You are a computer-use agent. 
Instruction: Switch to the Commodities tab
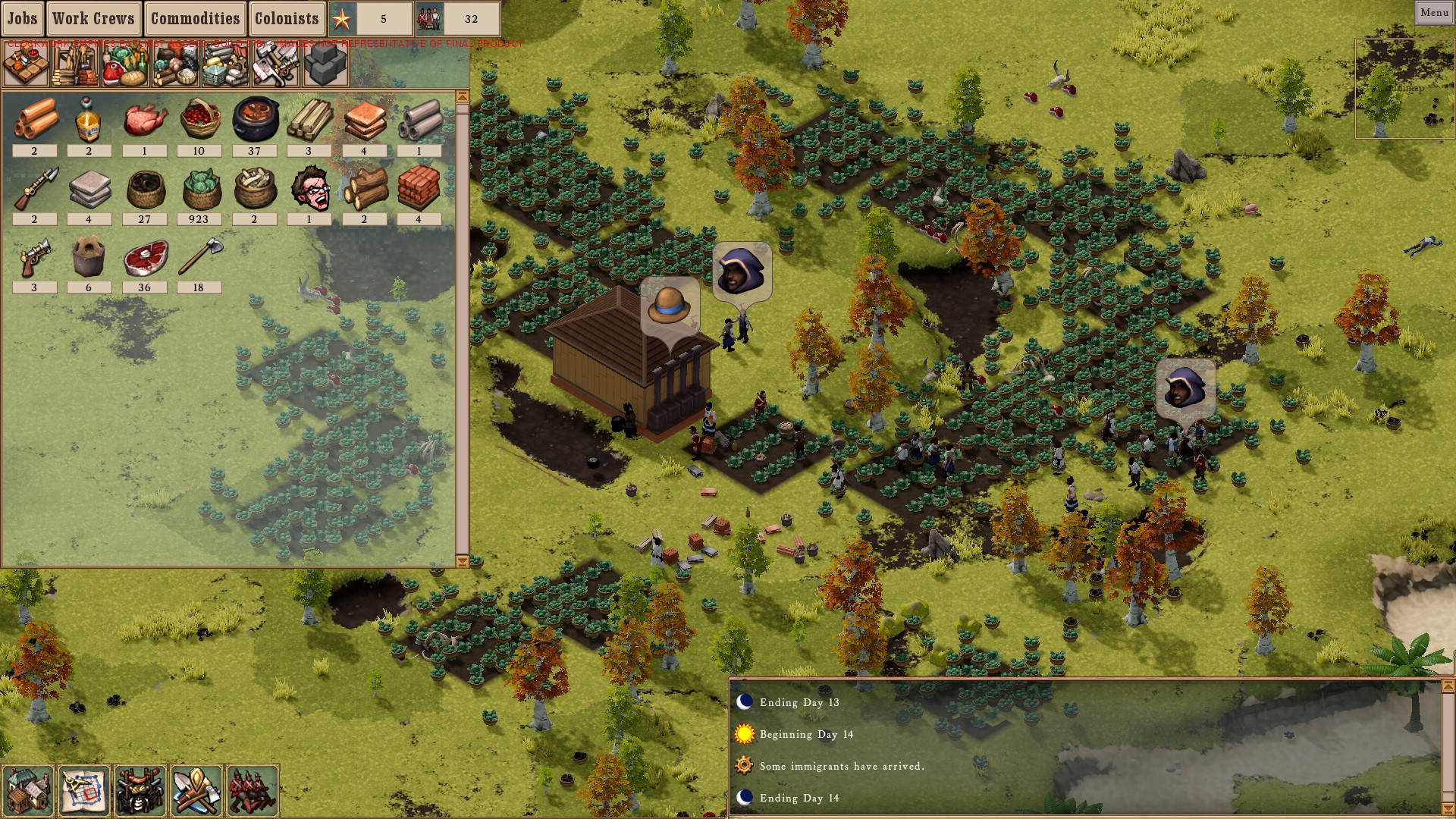195,18
